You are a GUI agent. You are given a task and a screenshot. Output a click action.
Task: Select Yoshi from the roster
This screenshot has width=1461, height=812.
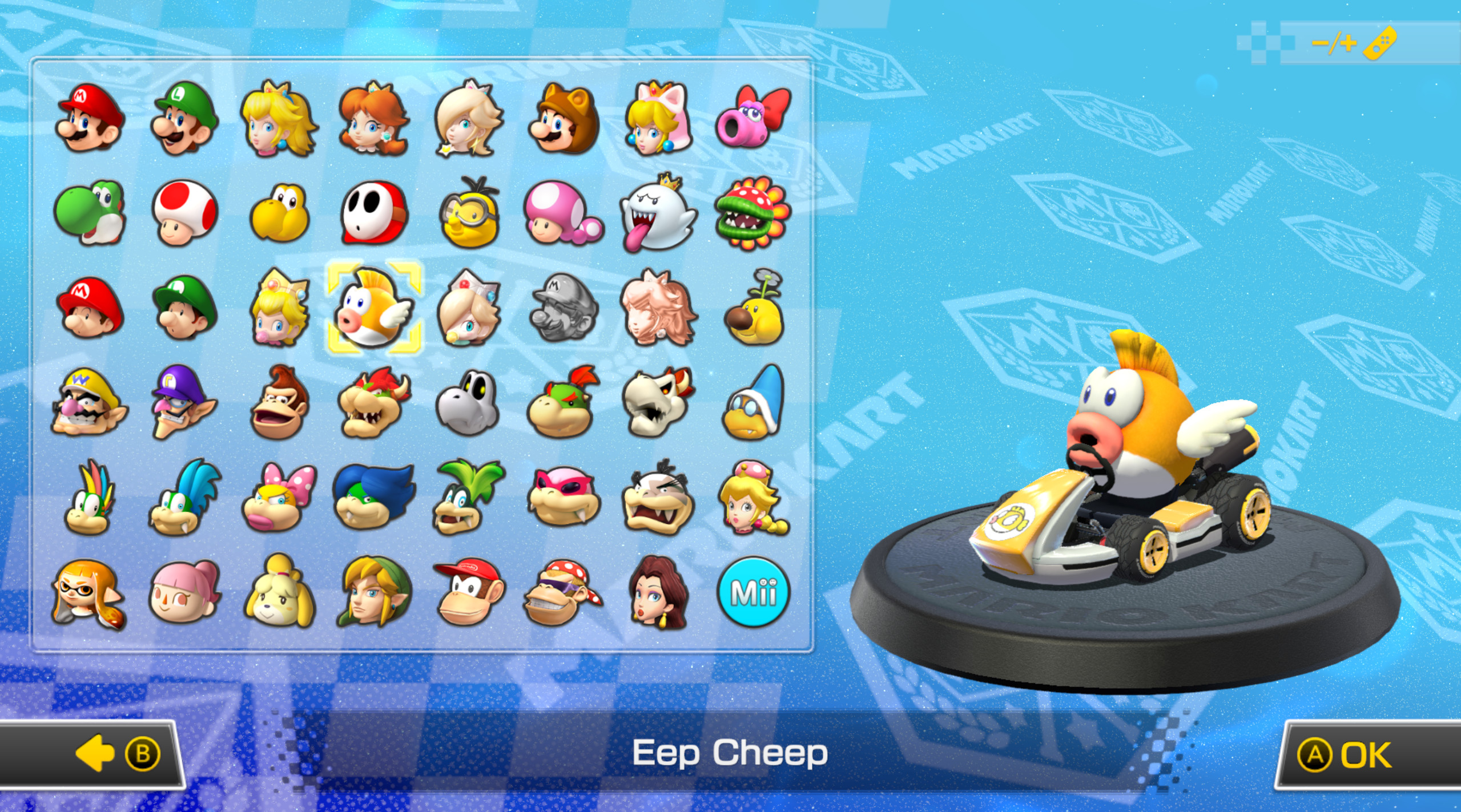(x=88, y=213)
